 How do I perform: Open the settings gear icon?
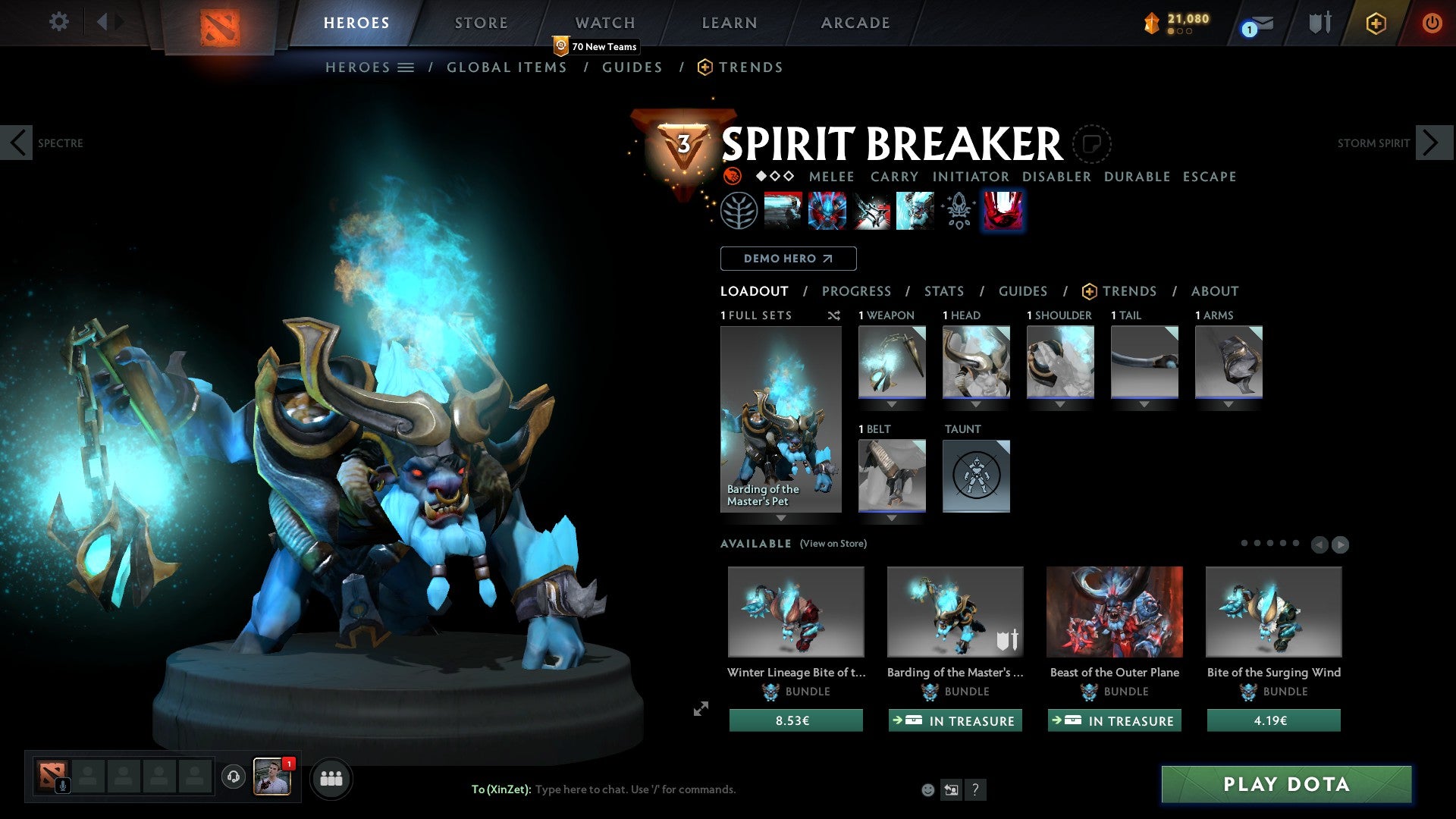click(58, 21)
